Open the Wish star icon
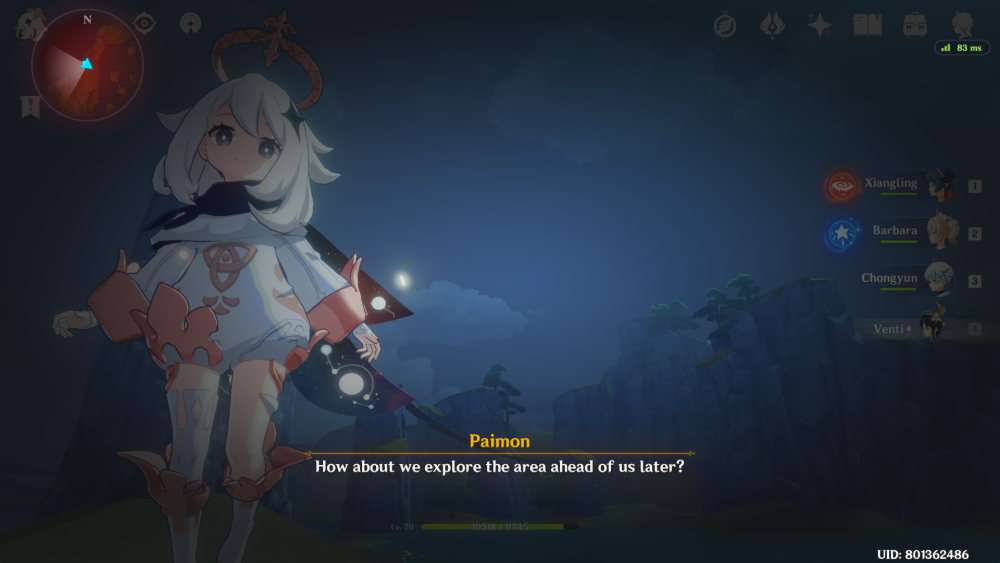1000x563 pixels. click(x=820, y=26)
